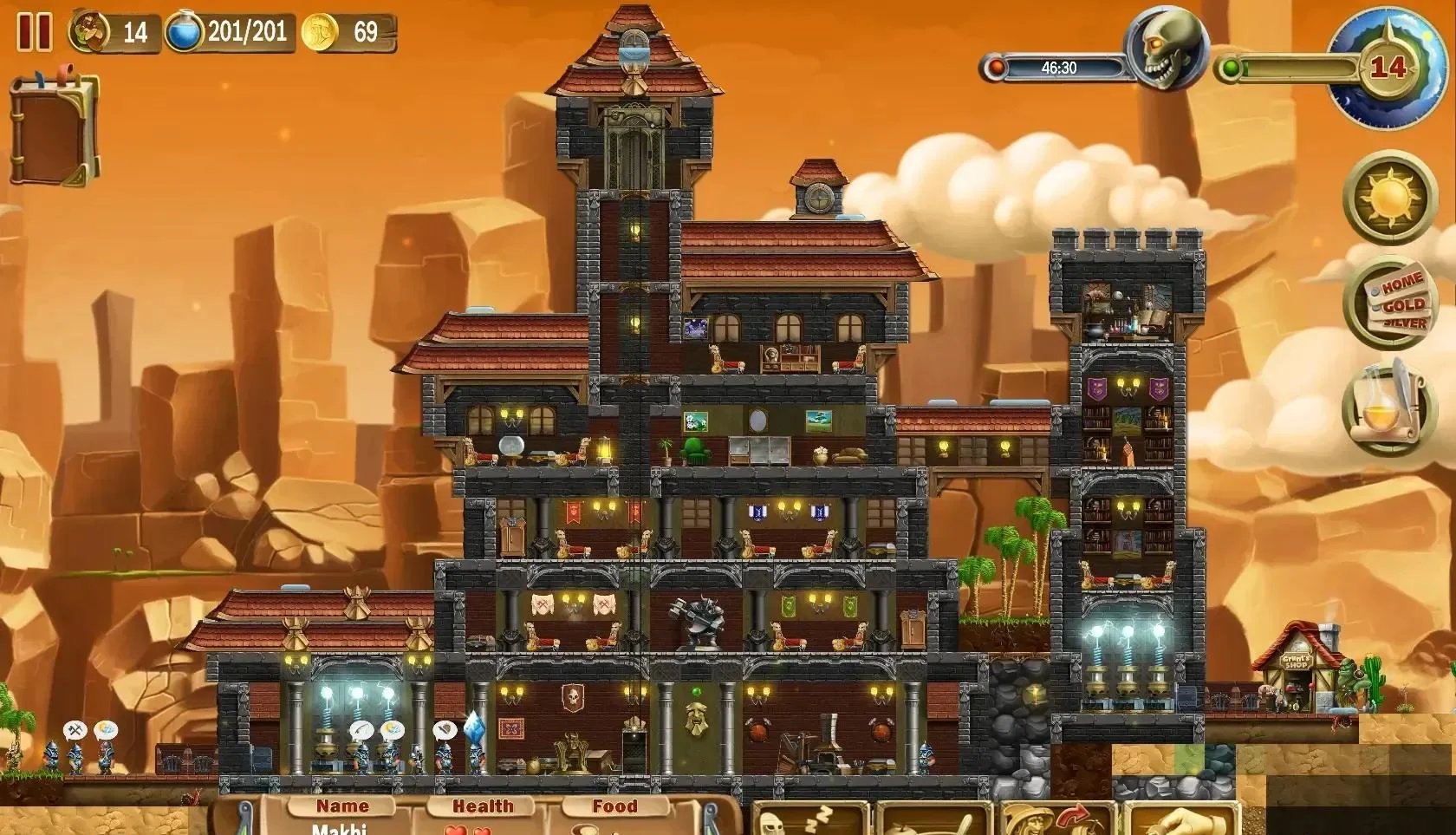This screenshot has height=835, width=1456.
Task: Open the leather spellbook
Action: pos(54,130)
